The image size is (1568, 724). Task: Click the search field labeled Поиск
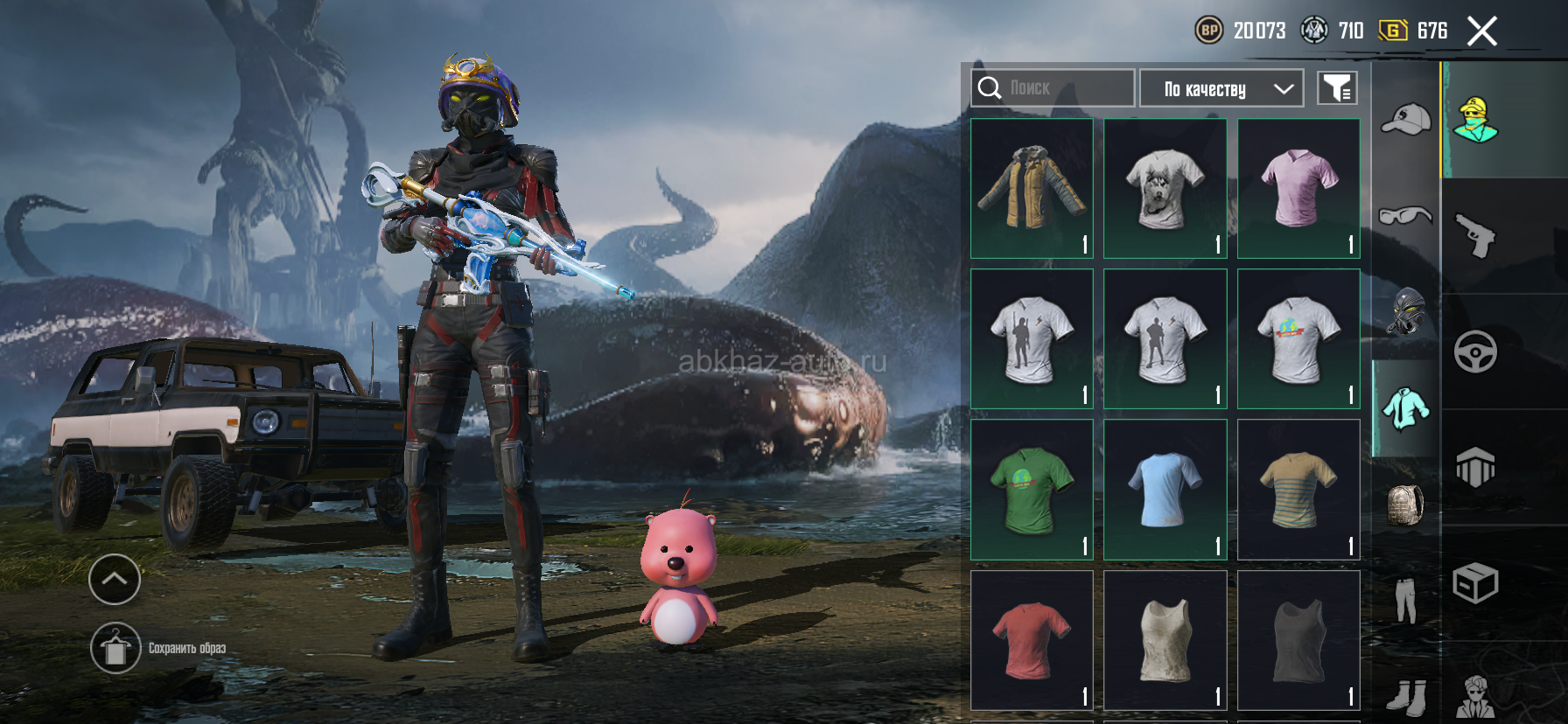tap(1053, 88)
